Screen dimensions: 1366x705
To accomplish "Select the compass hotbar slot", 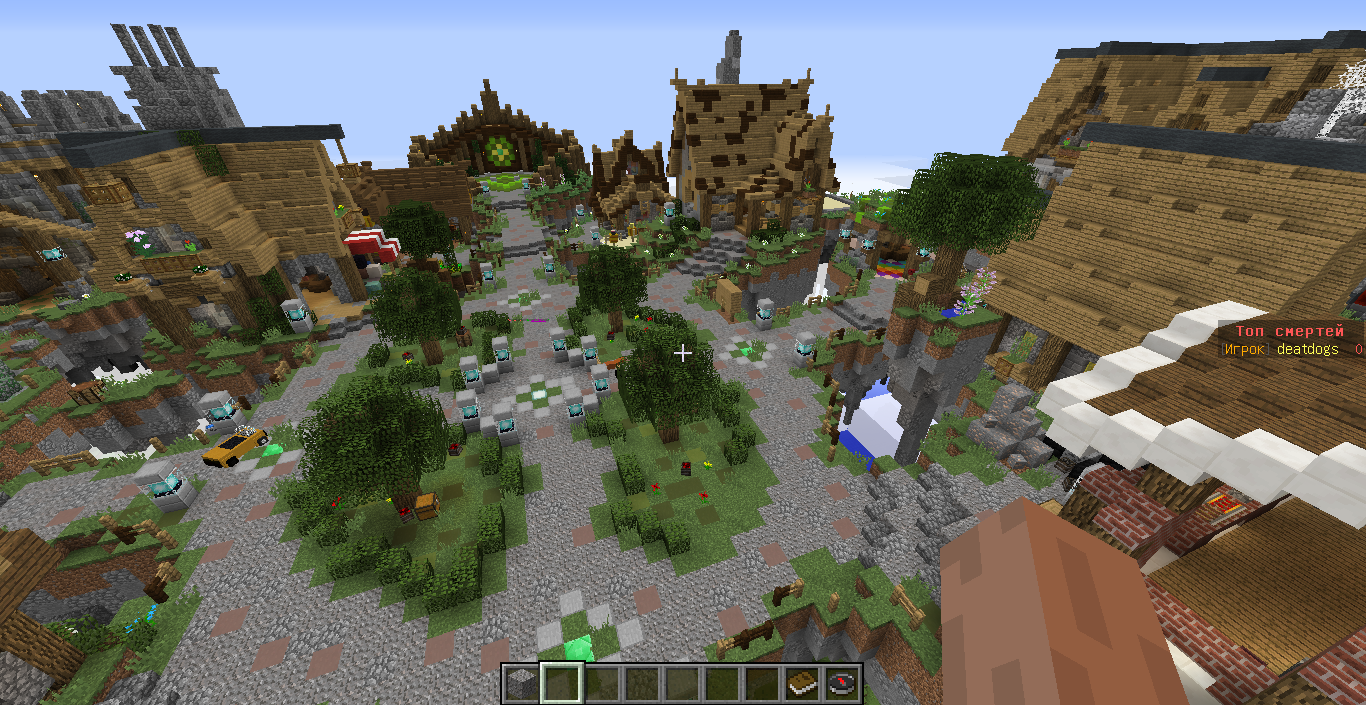I will click(843, 683).
